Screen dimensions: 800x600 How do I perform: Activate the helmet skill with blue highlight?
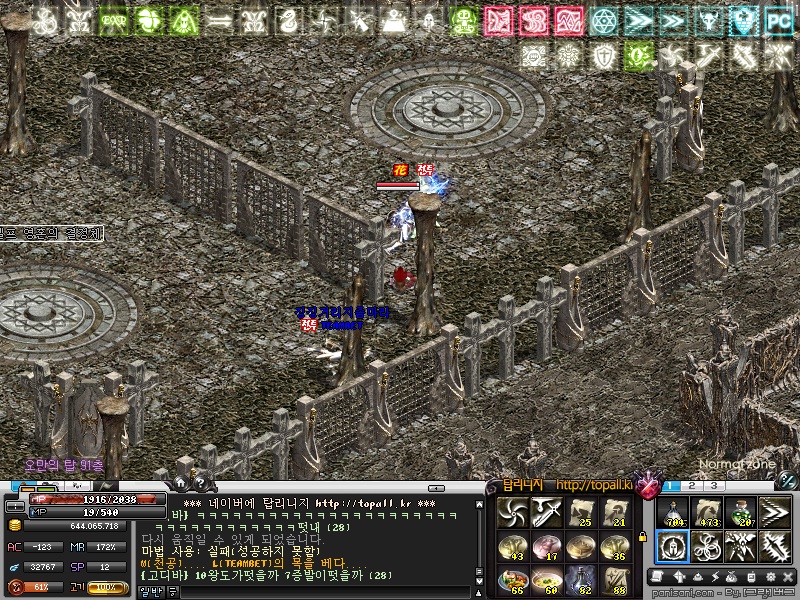[x=673, y=547]
